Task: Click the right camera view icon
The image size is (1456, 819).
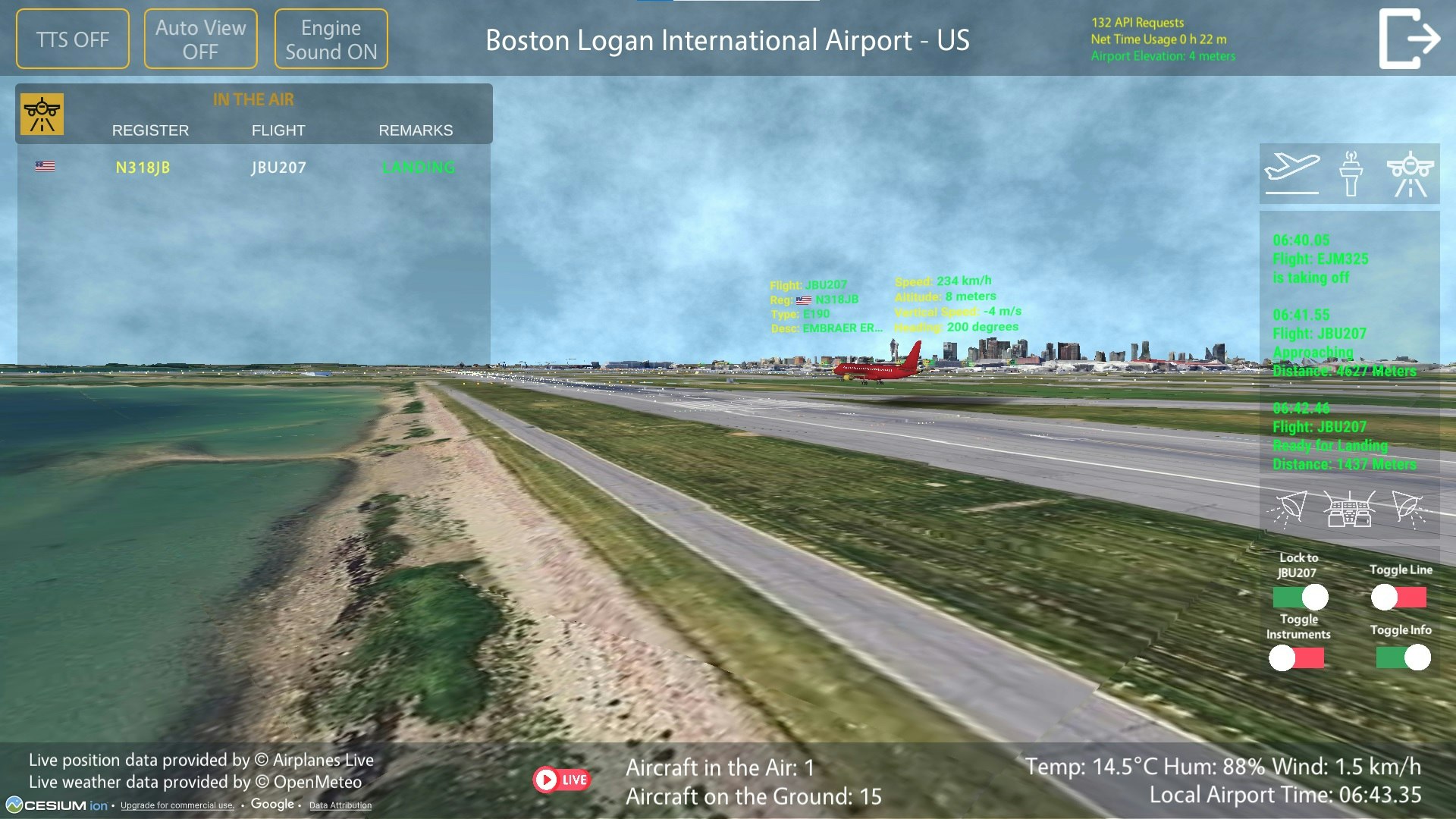Action: (x=1409, y=508)
